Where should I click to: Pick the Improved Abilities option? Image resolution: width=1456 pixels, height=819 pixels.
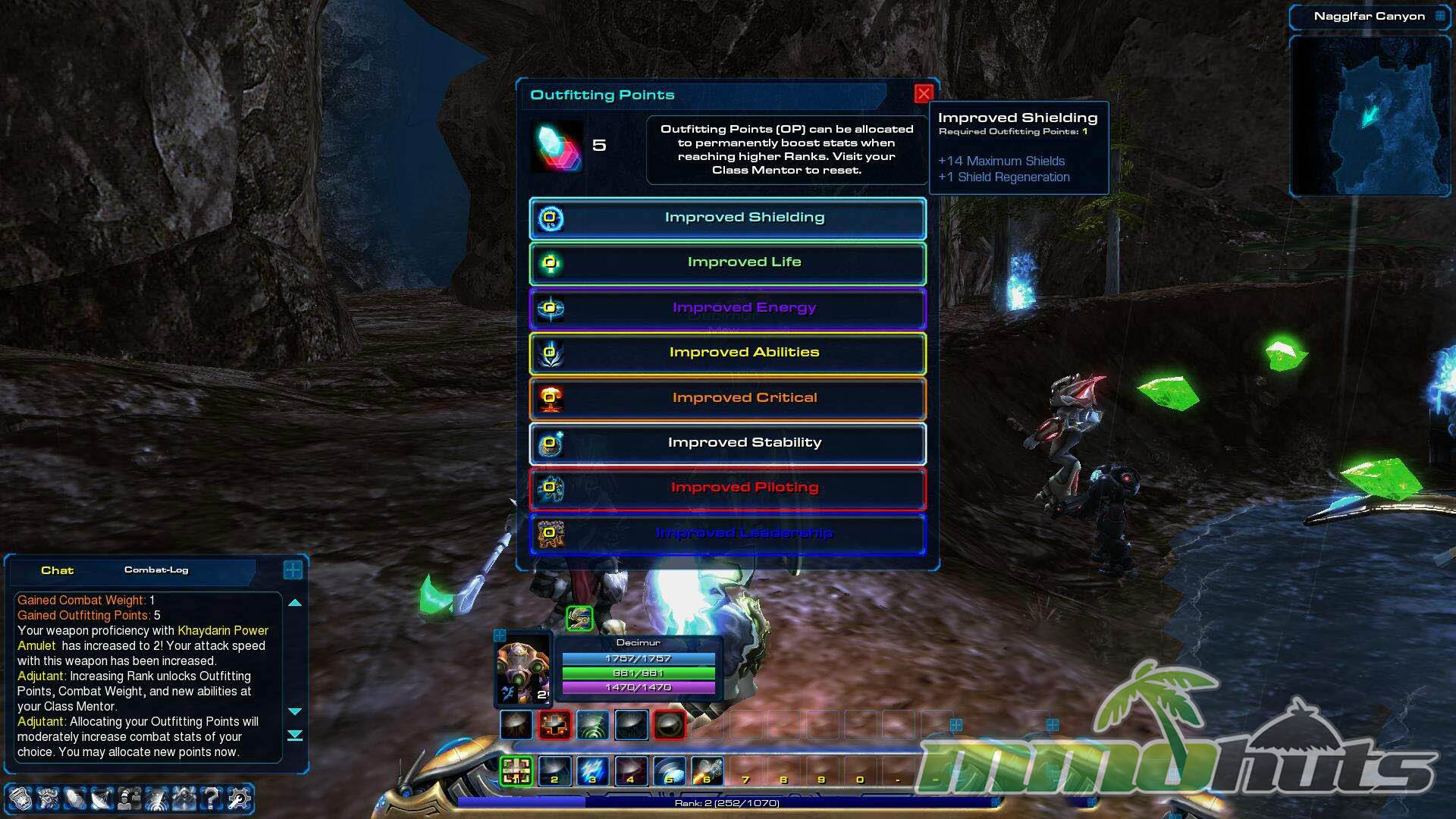point(727,353)
